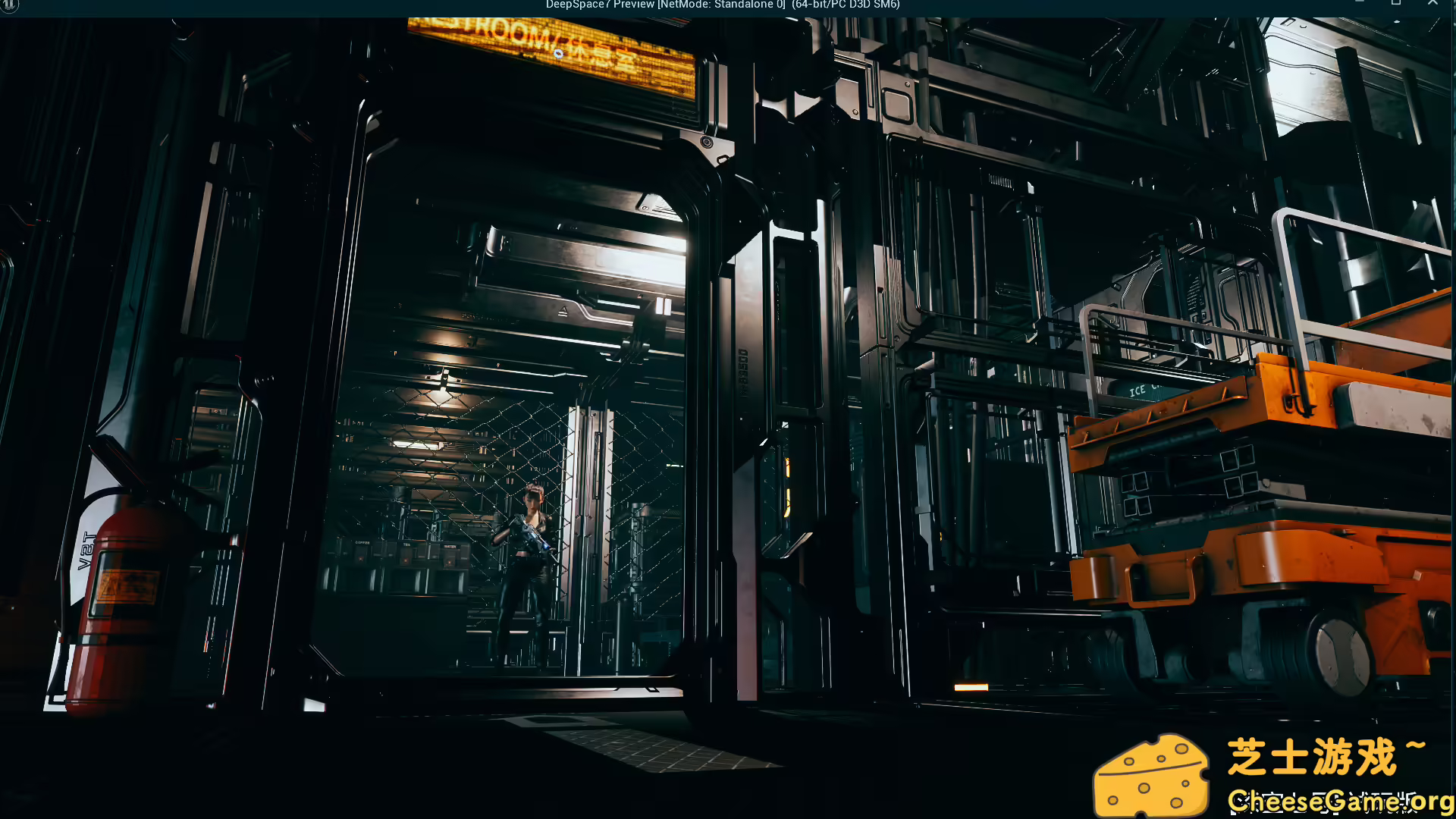Click the glowing button on the COFFEE machine
Screen dimensions: 1456x819
(361, 559)
